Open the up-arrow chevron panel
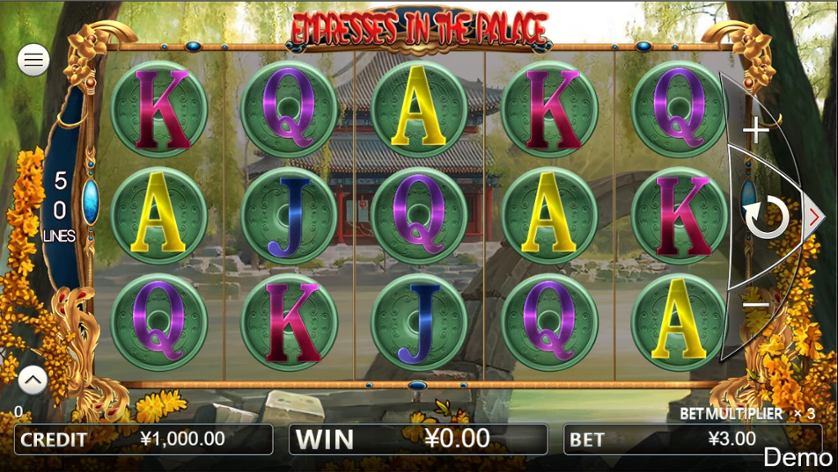 [x=32, y=380]
